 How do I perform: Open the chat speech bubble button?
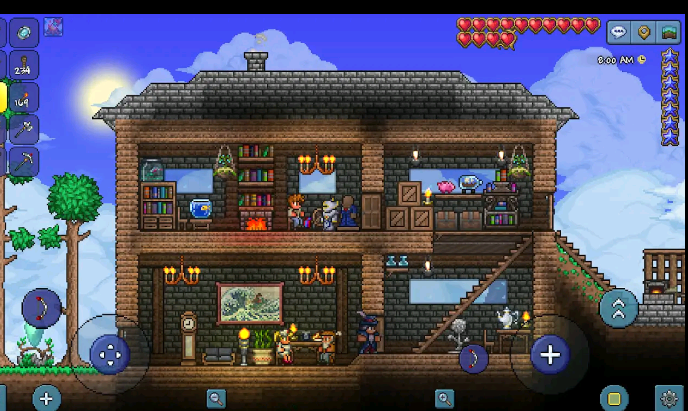[619, 32]
